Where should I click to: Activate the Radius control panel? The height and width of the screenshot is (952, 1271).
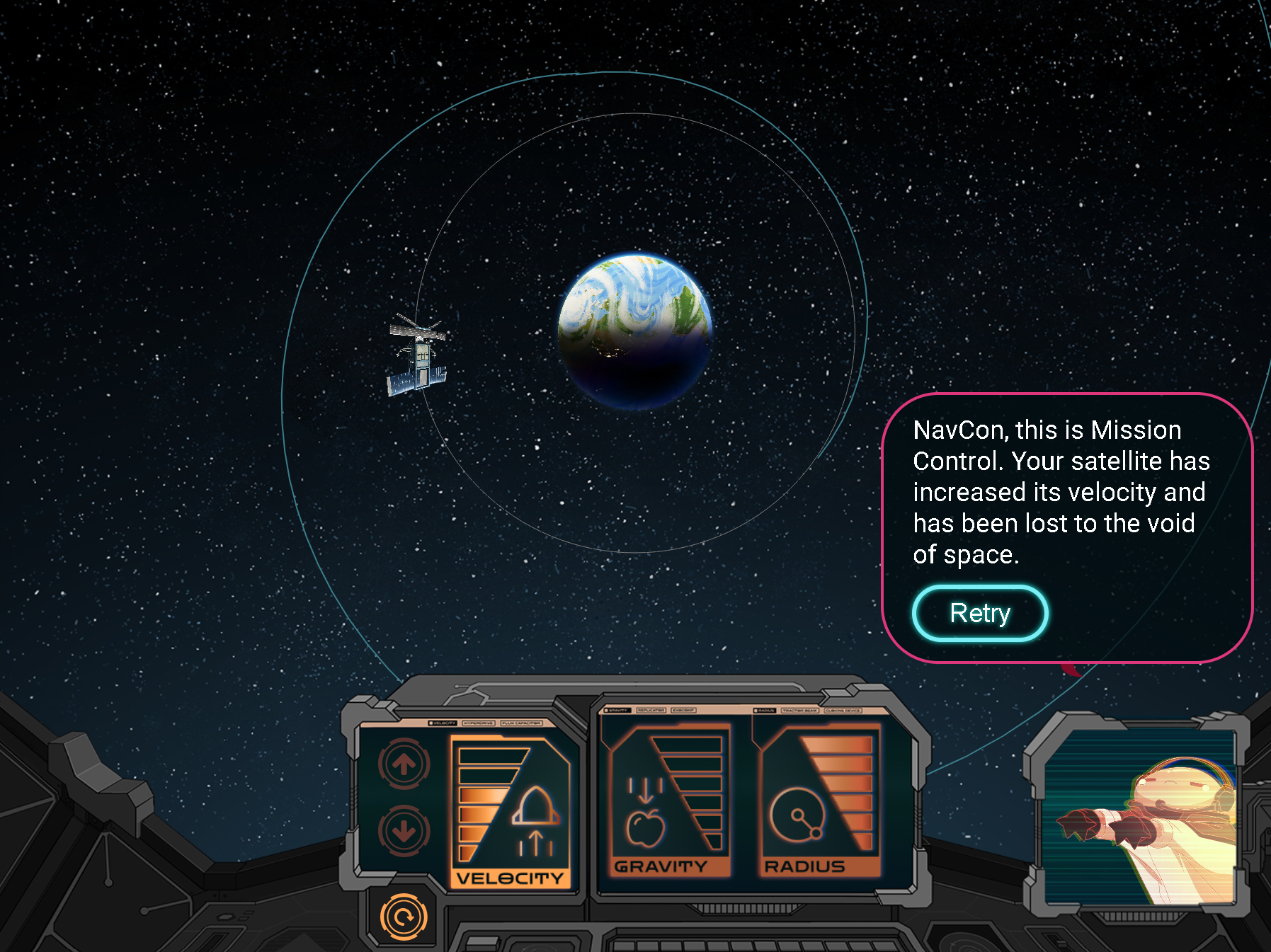coord(819,800)
